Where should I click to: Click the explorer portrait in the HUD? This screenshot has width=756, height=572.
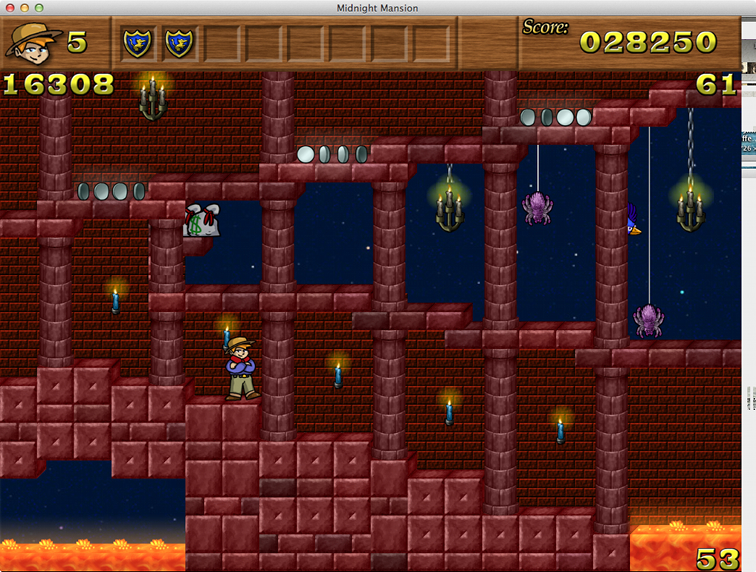pyautogui.click(x=32, y=42)
